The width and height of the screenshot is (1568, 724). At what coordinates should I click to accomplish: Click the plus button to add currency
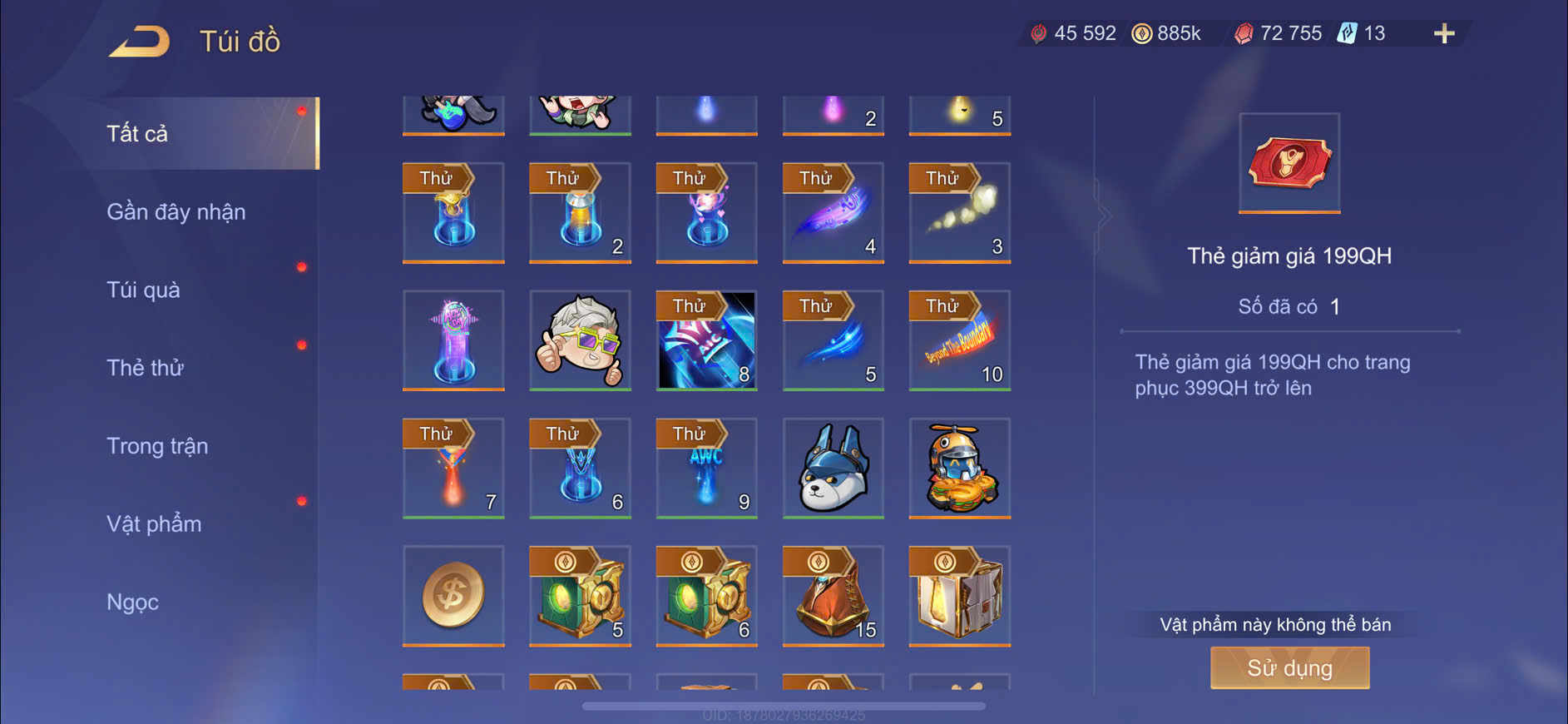(1444, 34)
